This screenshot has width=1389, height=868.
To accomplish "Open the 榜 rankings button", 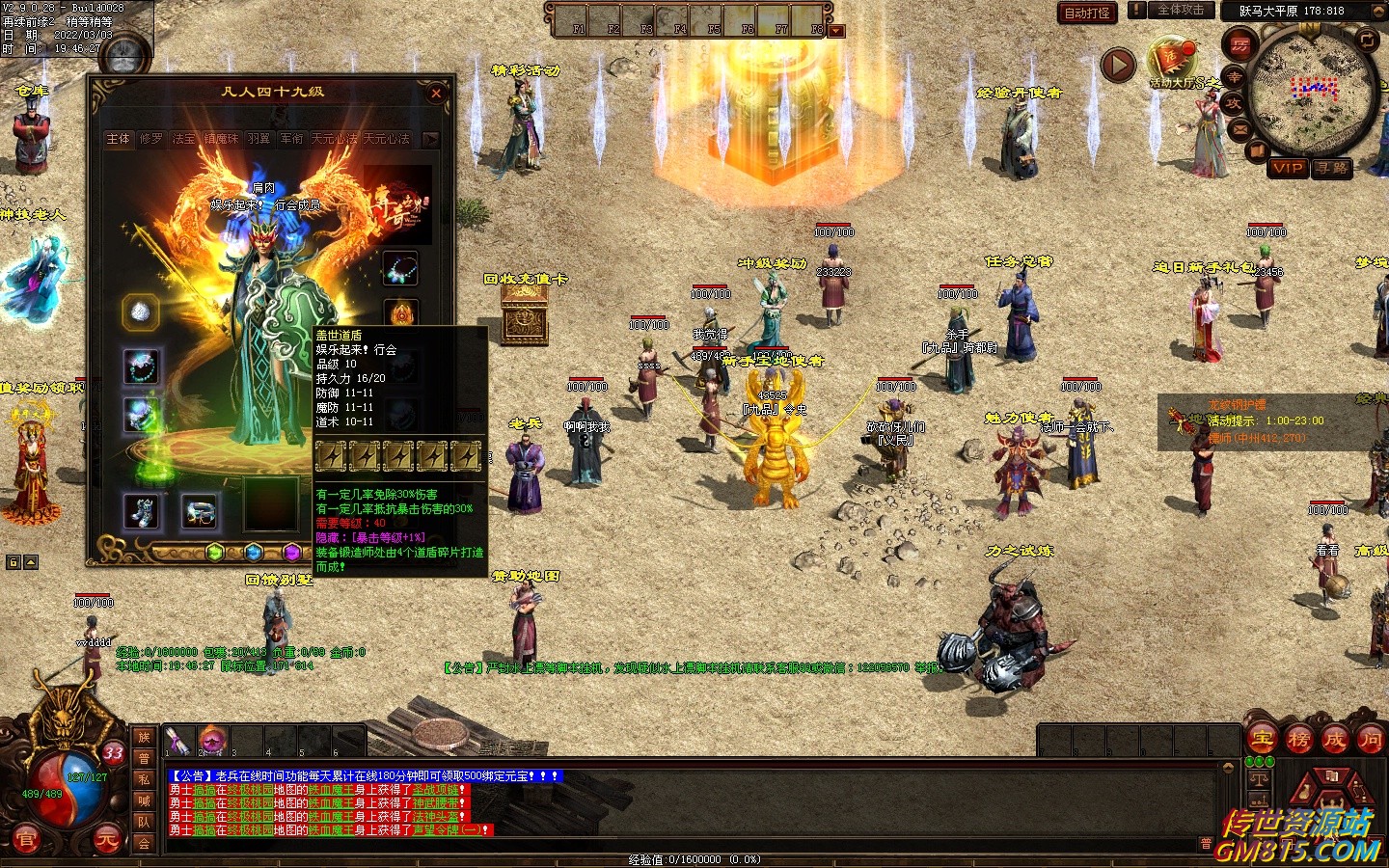I will pos(1298,740).
